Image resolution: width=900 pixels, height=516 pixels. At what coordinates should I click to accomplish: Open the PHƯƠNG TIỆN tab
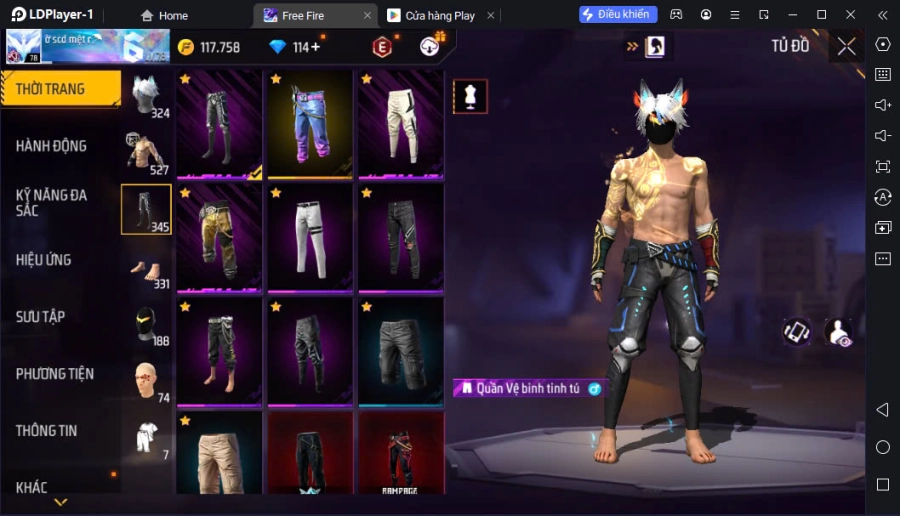point(55,374)
